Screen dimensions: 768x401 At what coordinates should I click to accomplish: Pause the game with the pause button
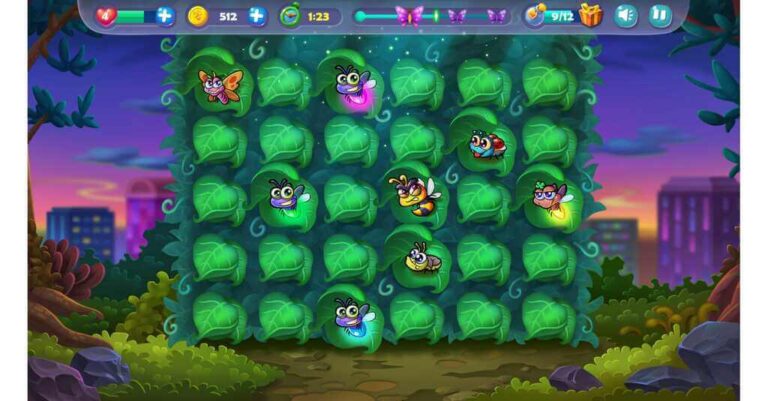[658, 15]
